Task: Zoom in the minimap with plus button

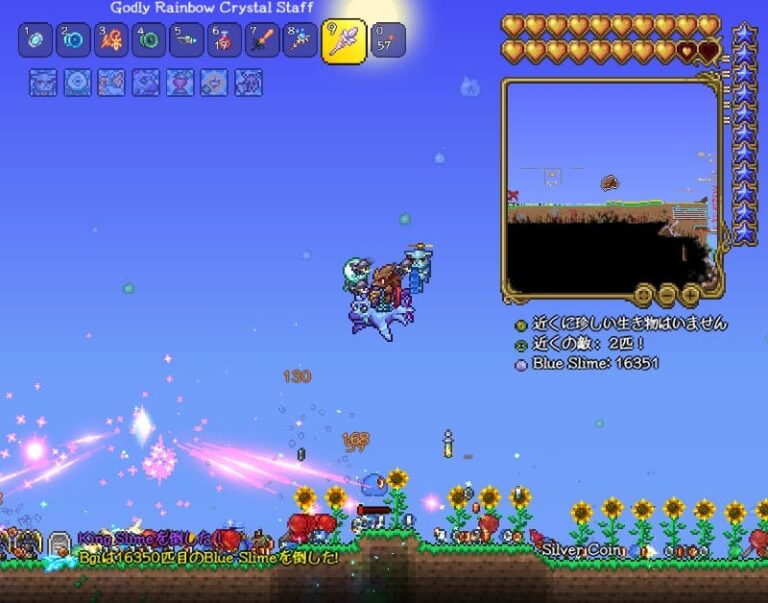Action: (690, 294)
